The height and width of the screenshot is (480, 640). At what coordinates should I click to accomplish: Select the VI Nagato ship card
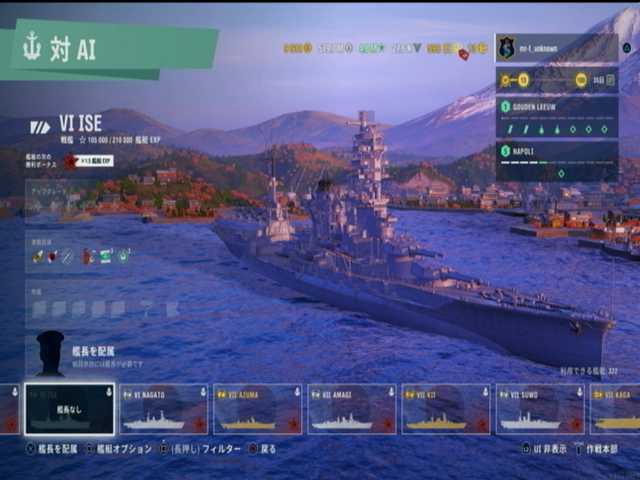coord(164,409)
